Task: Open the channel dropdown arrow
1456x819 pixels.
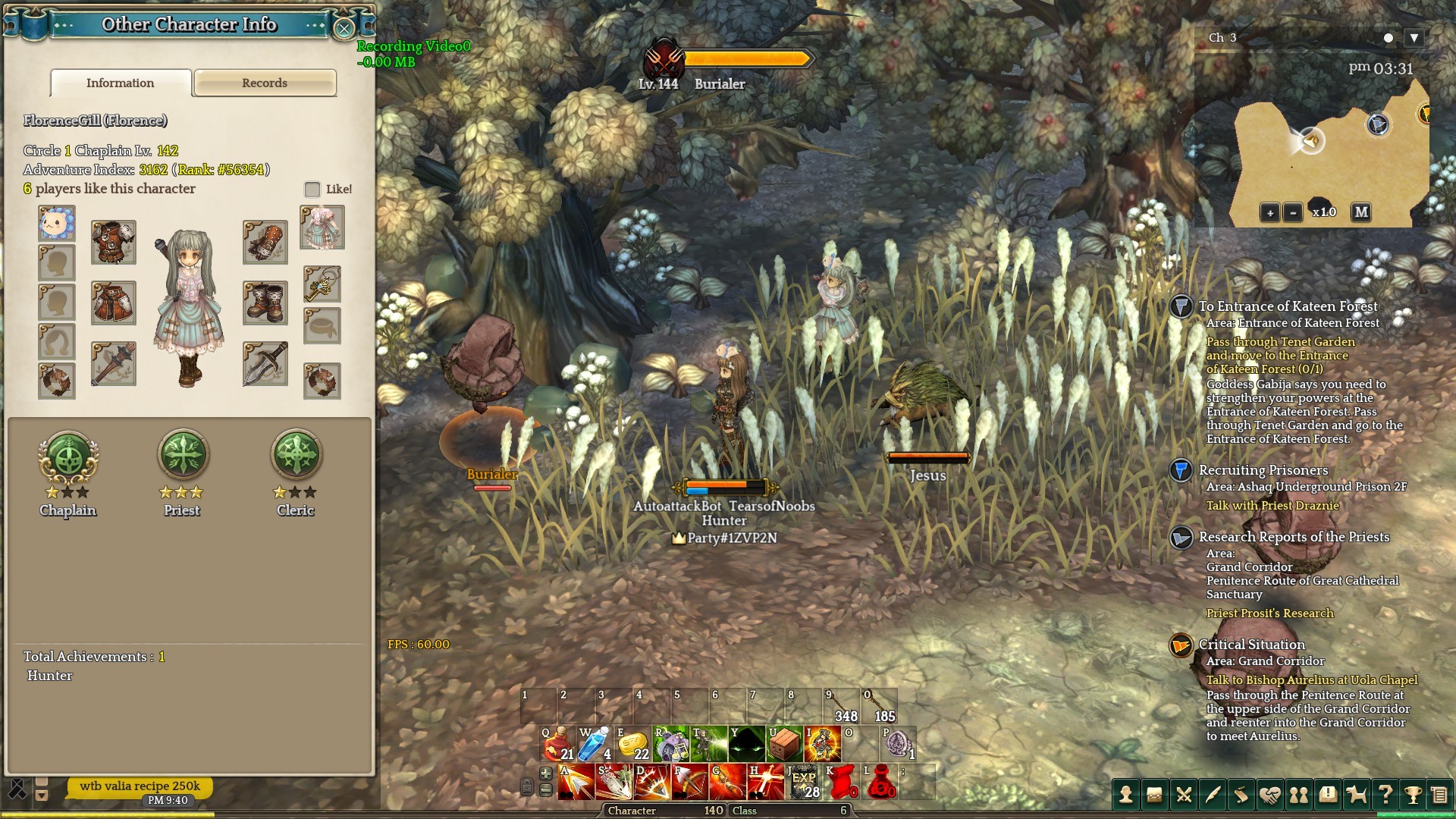Action: [x=1414, y=38]
